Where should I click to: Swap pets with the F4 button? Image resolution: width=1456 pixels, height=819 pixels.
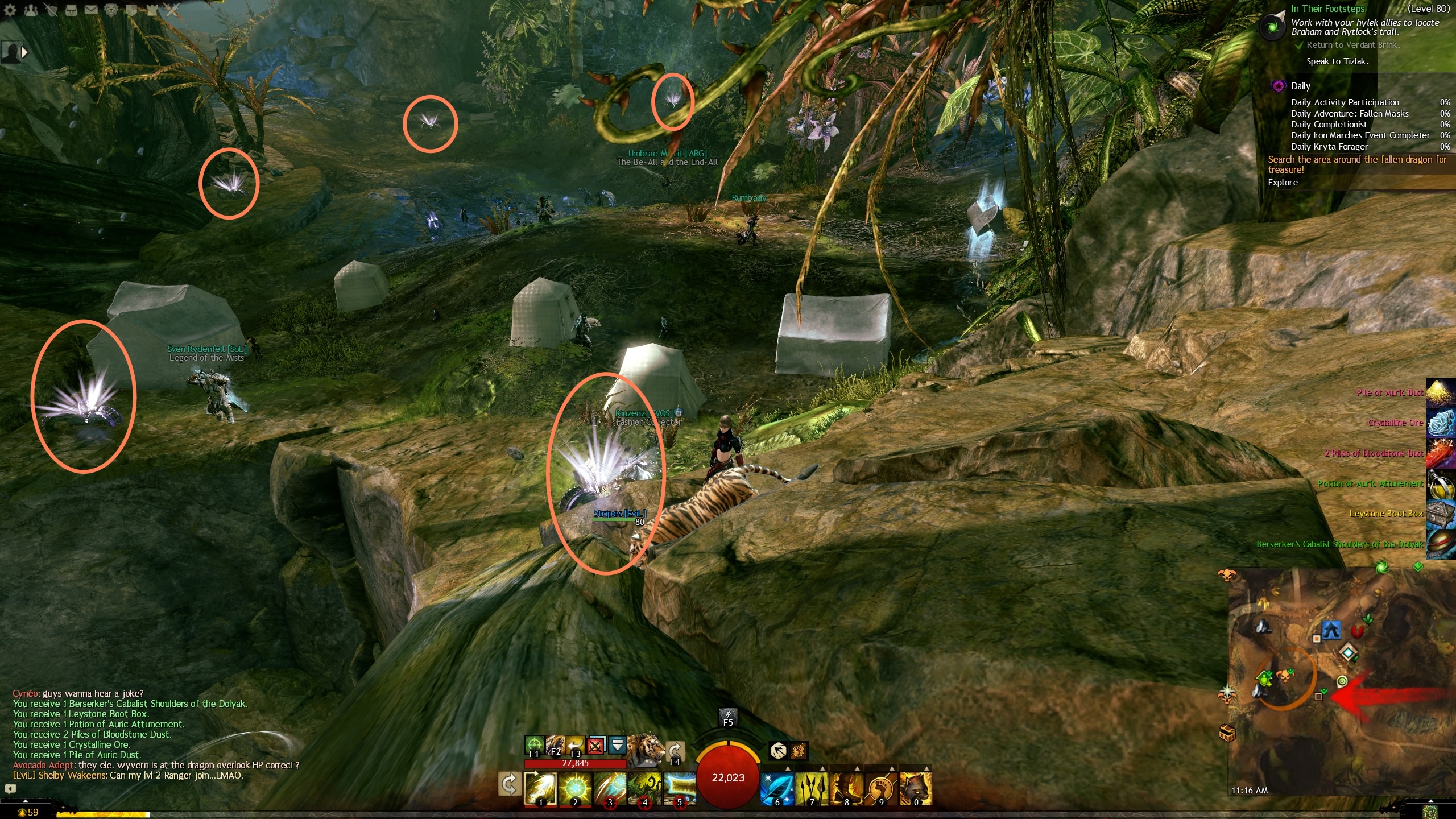tap(675, 752)
